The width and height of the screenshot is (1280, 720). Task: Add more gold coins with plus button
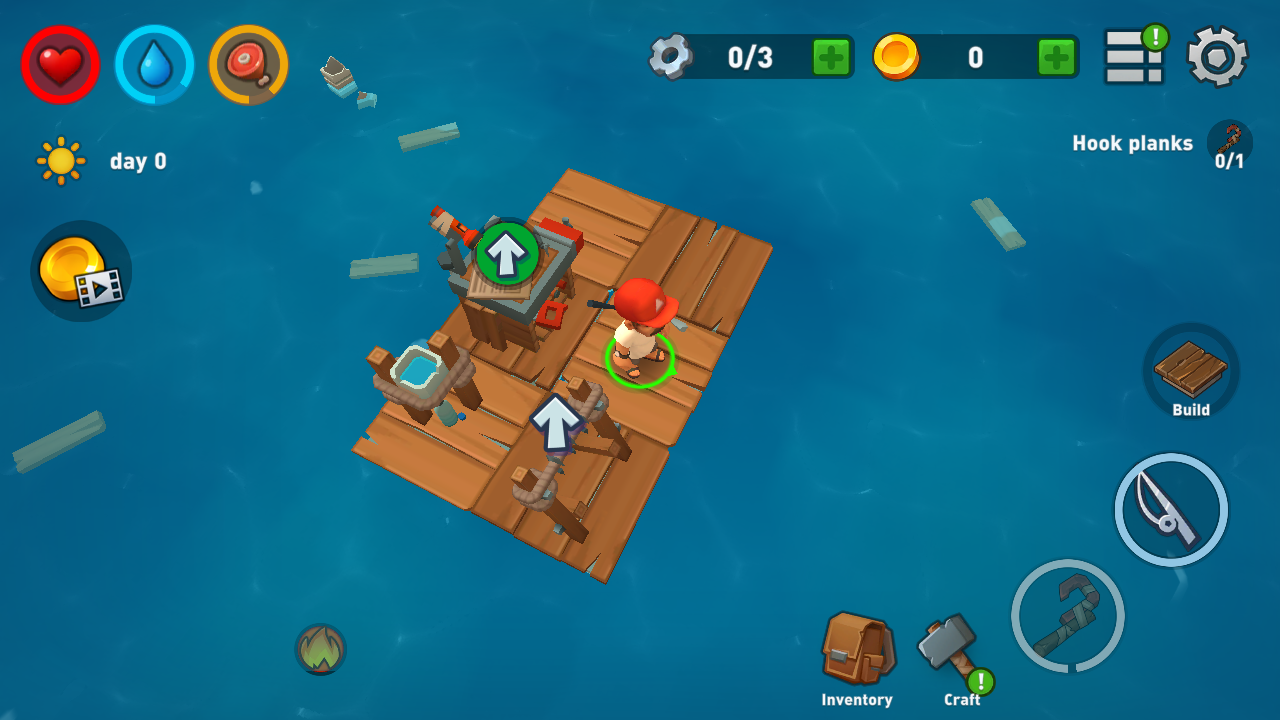pyautogui.click(x=1056, y=57)
